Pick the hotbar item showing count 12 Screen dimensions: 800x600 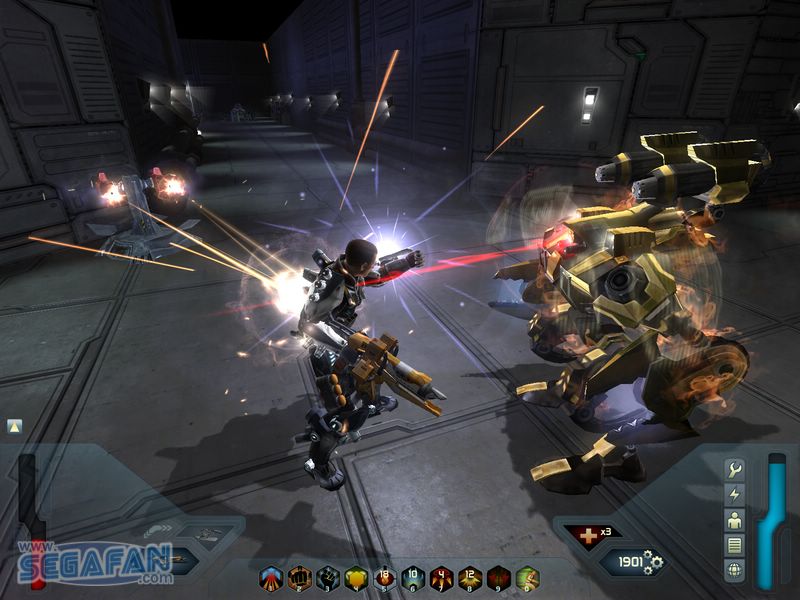coord(470,577)
